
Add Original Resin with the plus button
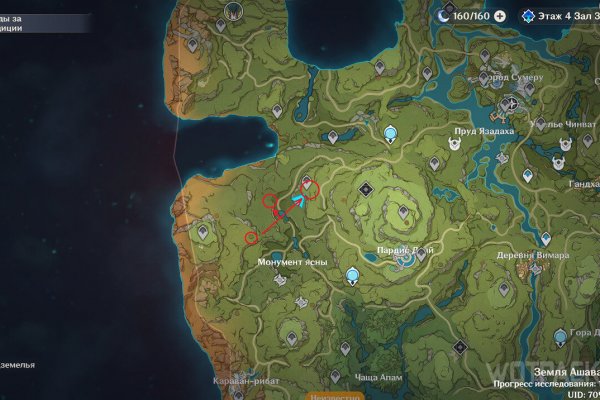pos(500,17)
